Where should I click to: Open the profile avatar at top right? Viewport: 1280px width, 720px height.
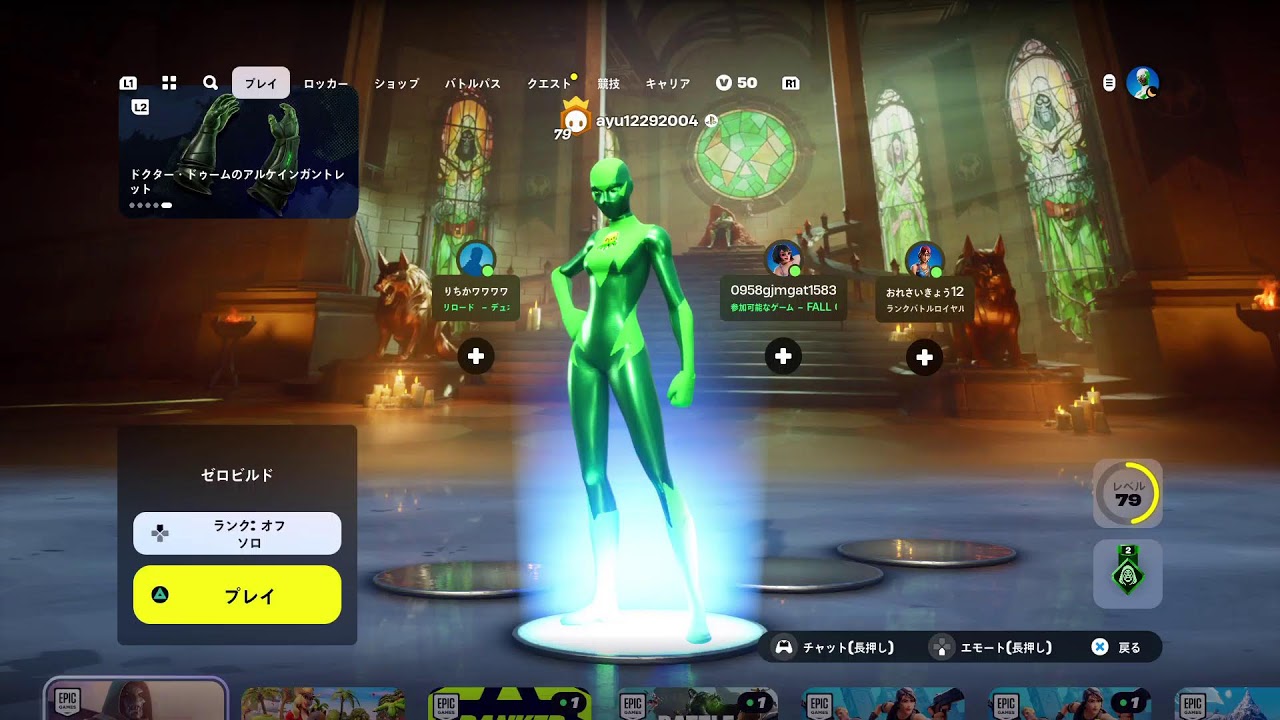tap(1142, 83)
